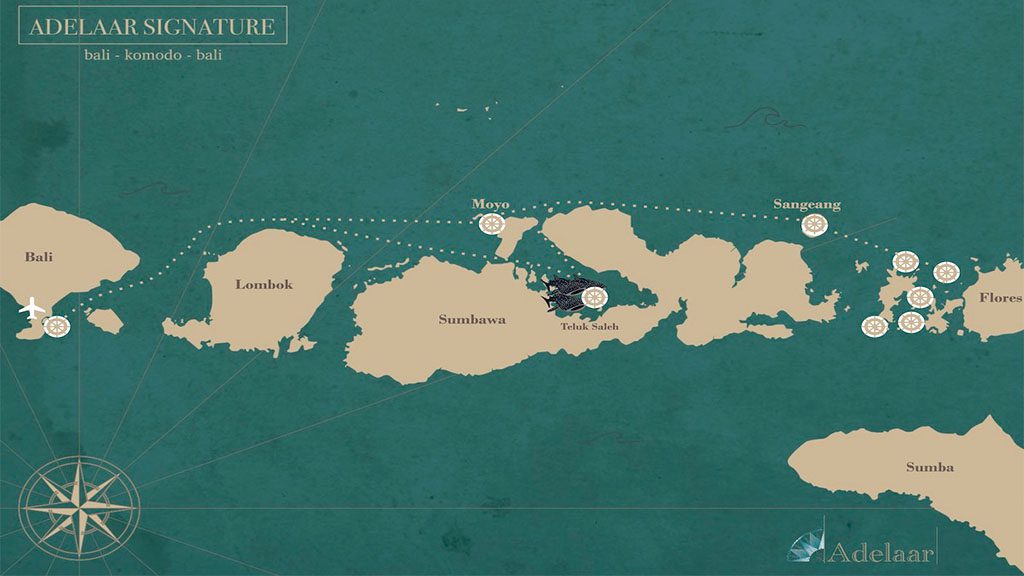Screen dimensions: 1024x576
Task: Click the white airplane icon on Bali
Action: click(x=32, y=308)
